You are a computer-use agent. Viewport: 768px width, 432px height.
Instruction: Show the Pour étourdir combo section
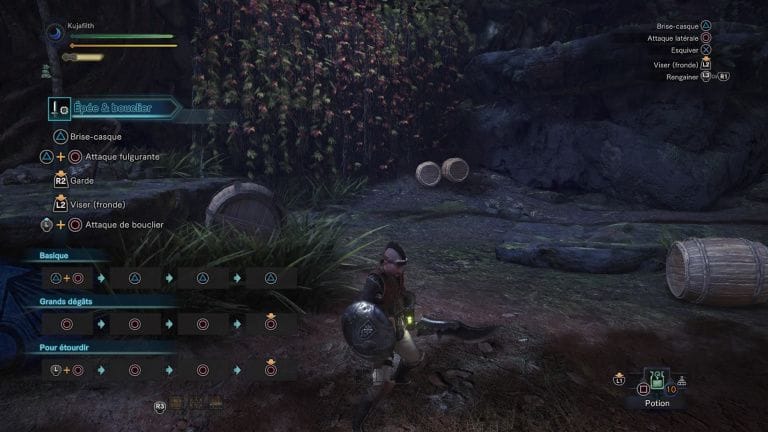[65, 347]
